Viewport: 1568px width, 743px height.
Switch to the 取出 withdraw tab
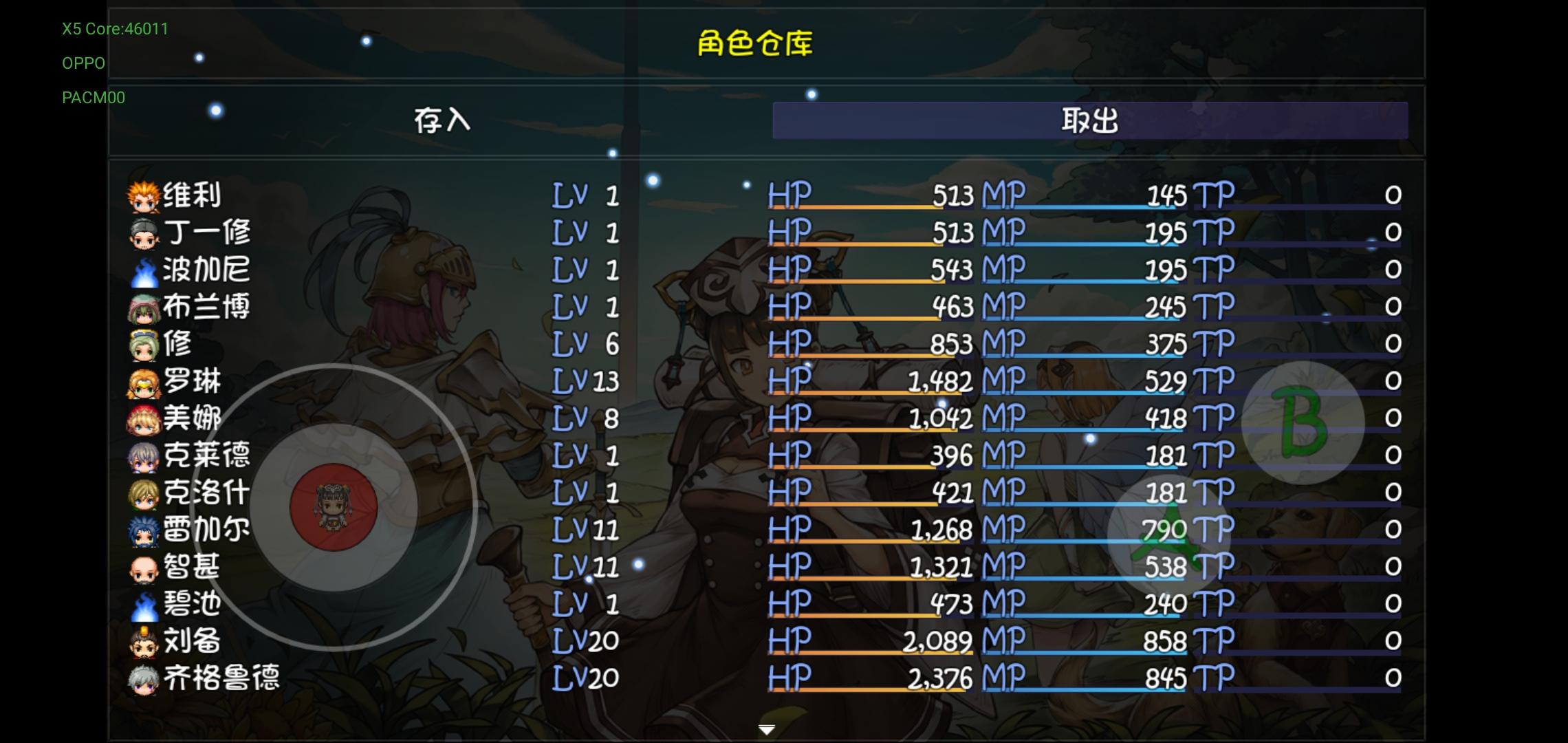click(x=1089, y=120)
